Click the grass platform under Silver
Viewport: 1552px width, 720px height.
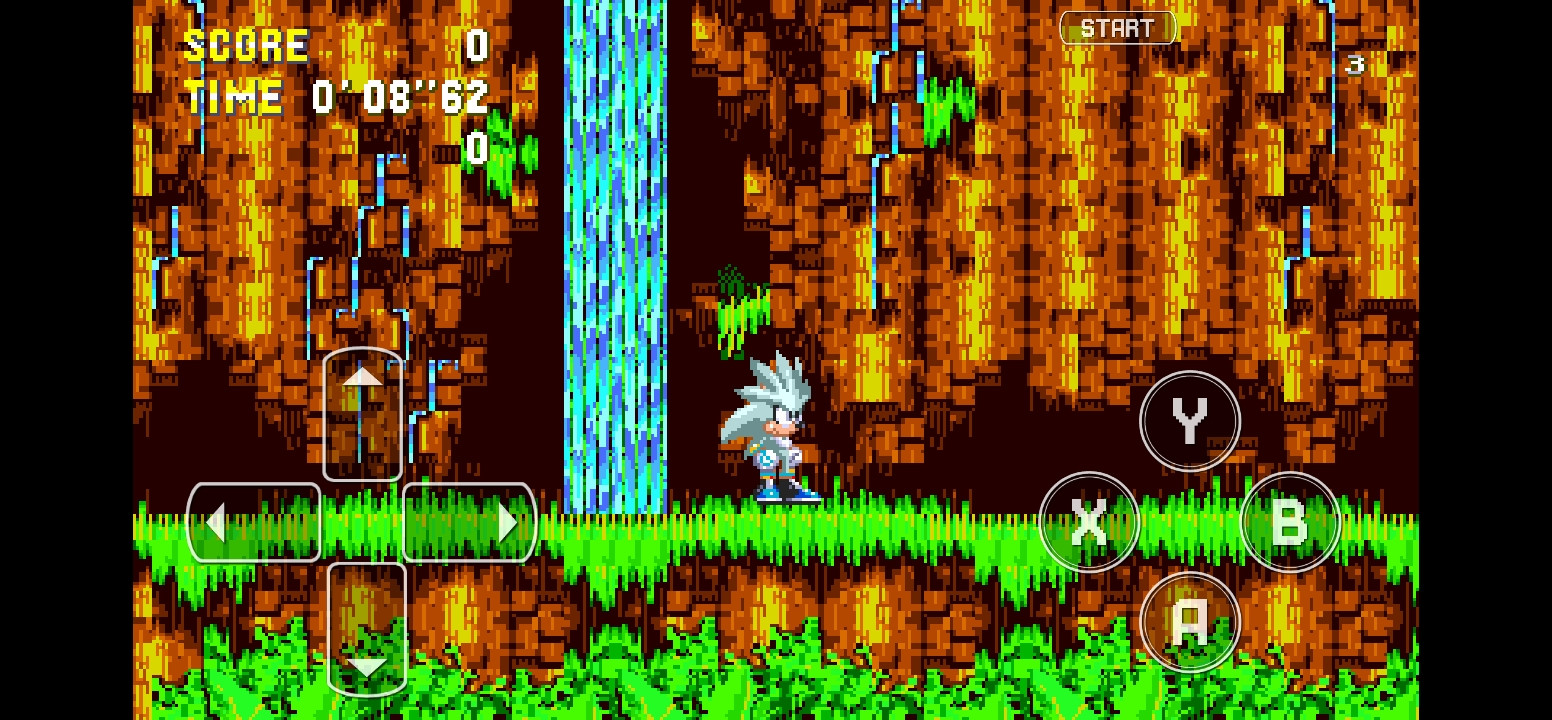point(780,525)
